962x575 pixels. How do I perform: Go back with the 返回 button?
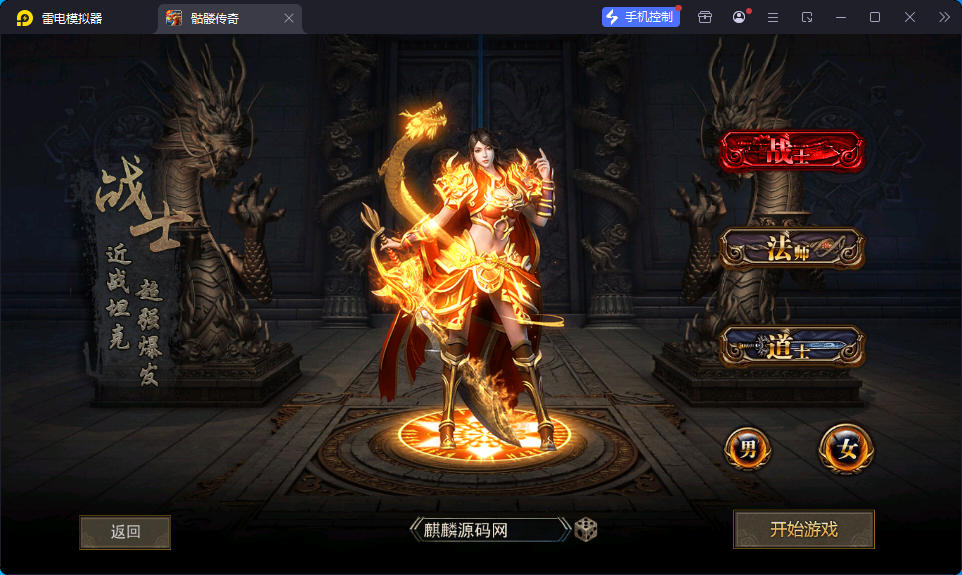(125, 532)
